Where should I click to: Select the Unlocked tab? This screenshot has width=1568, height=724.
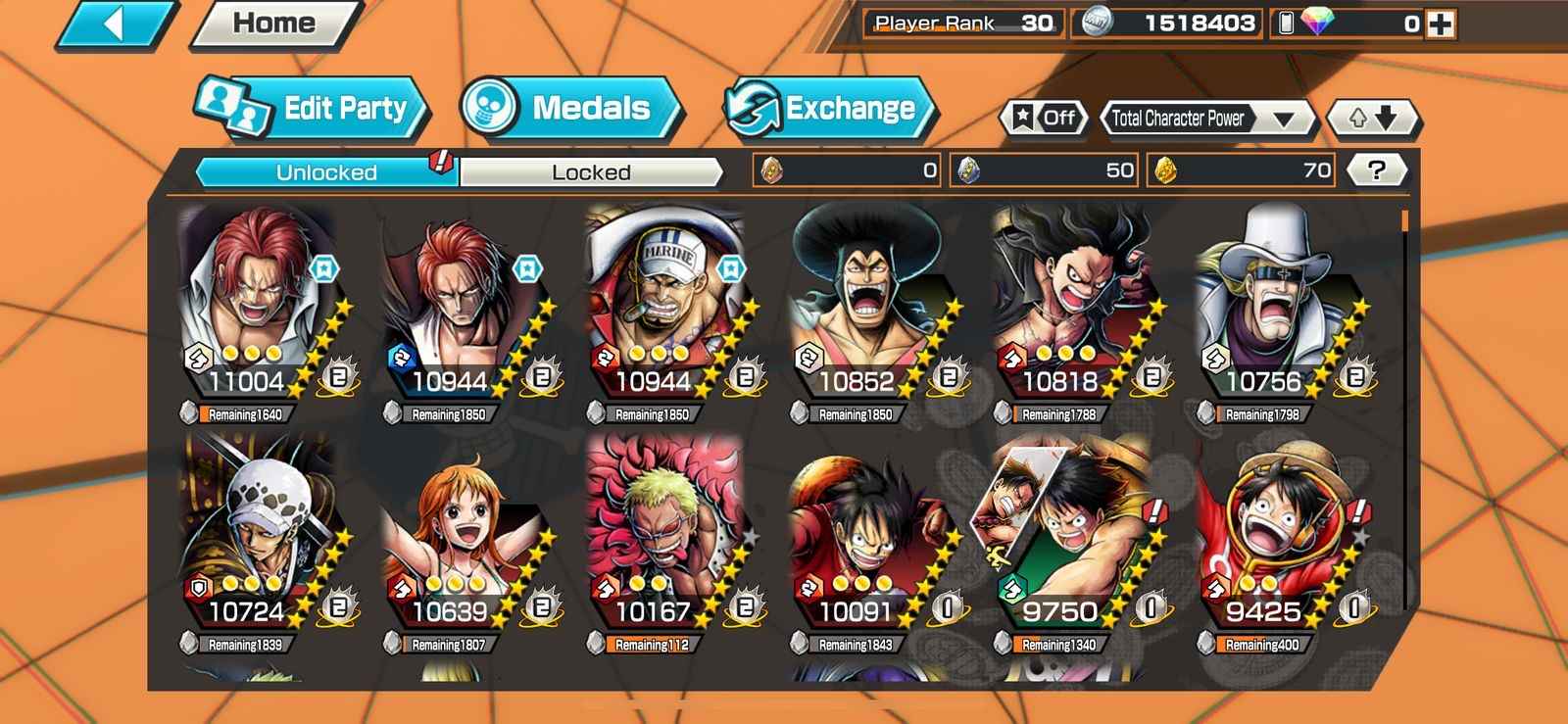(x=326, y=172)
